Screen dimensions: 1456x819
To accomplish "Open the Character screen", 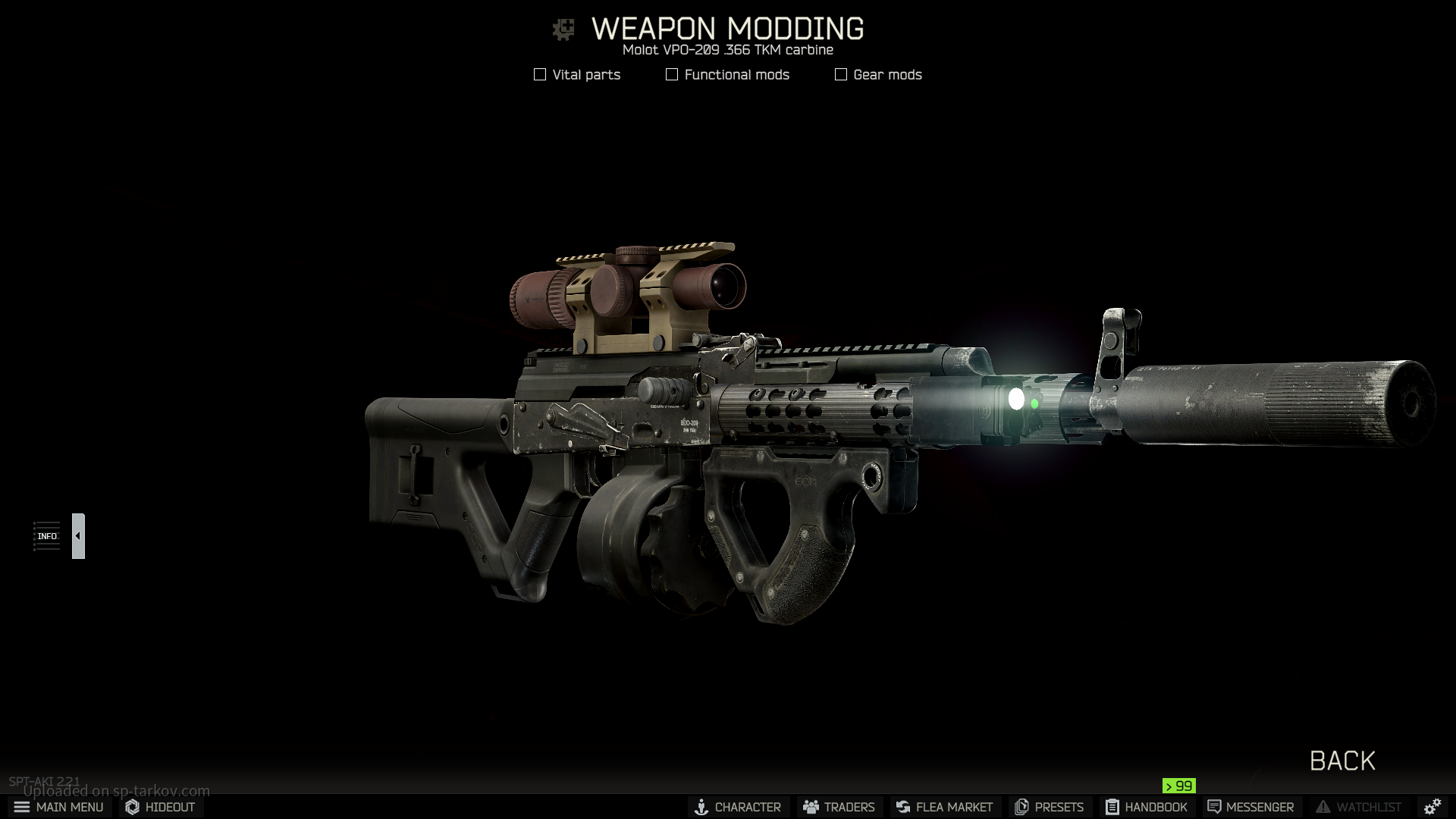I will coord(738,807).
